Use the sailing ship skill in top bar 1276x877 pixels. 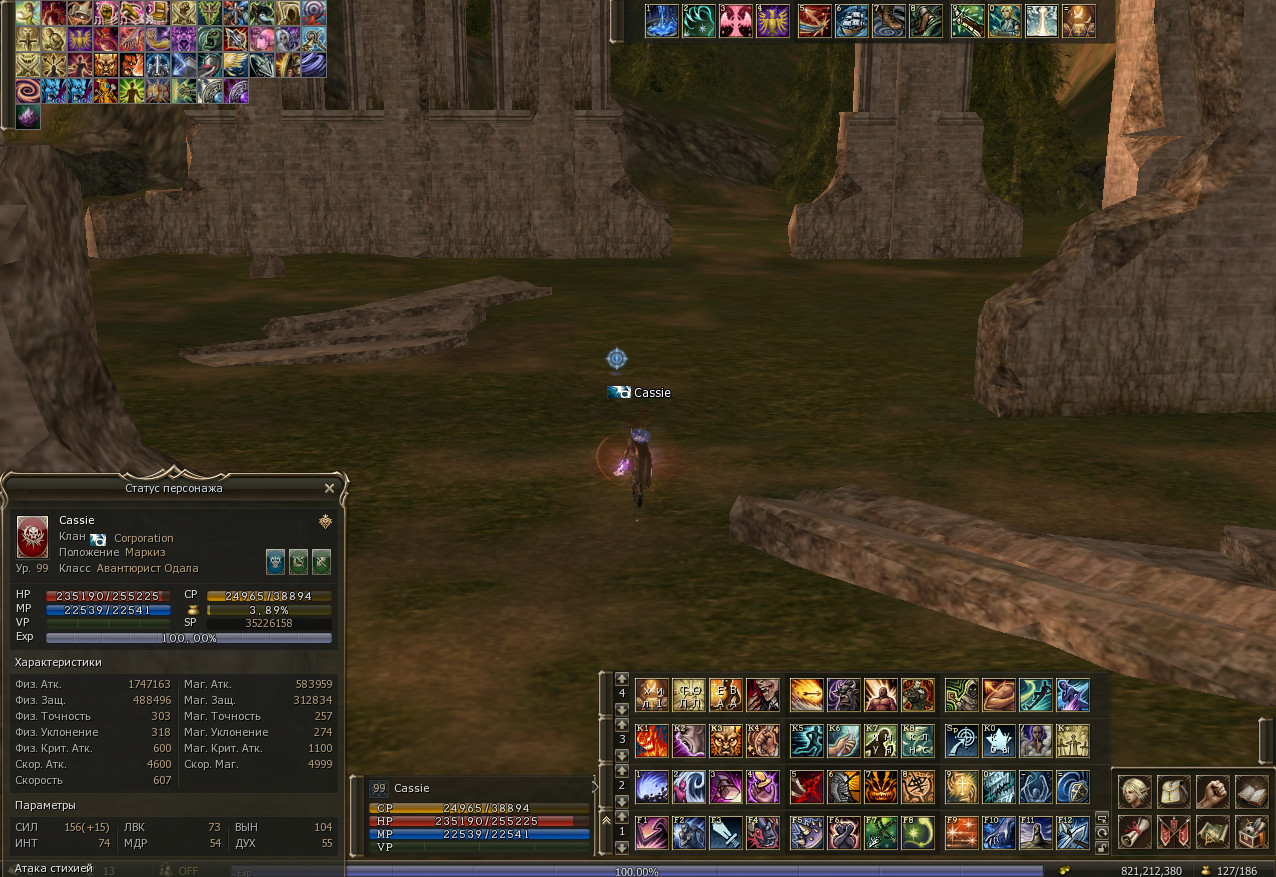click(852, 21)
